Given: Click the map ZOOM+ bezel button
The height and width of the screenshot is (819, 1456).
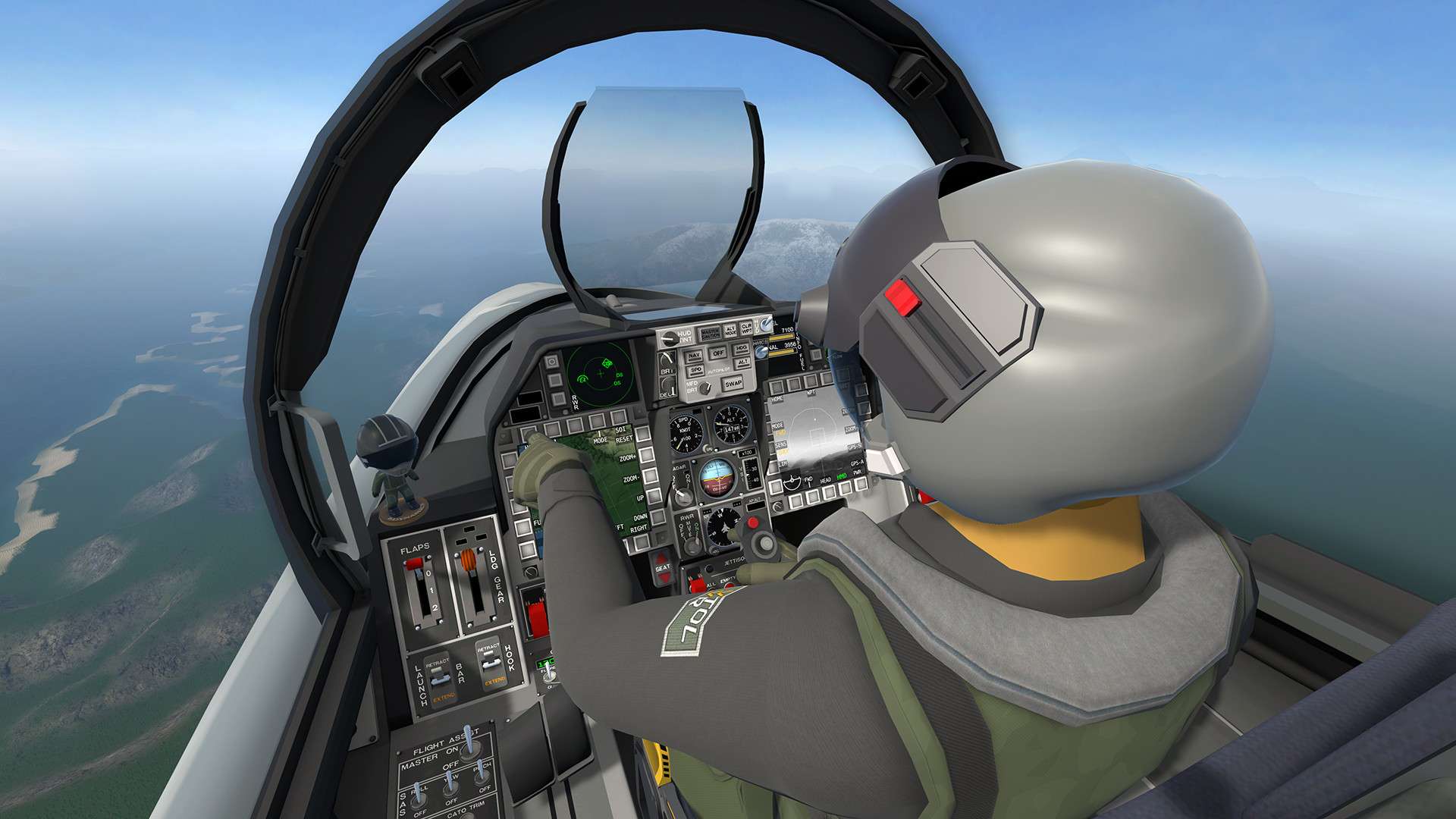Looking at the screenshot, I should (645, 457).
